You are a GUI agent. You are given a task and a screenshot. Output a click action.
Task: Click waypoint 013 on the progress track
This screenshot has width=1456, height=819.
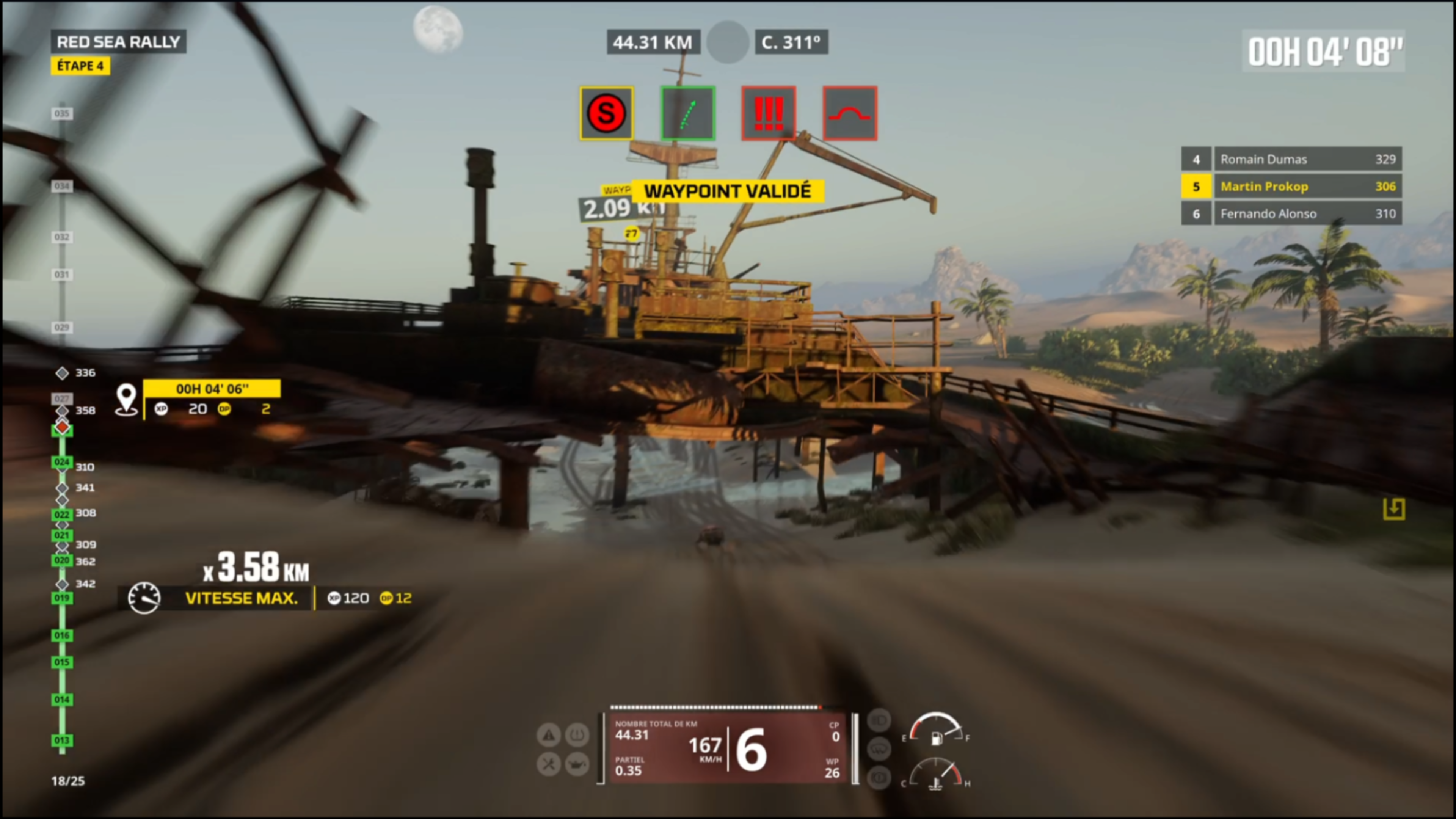point(61,741)
